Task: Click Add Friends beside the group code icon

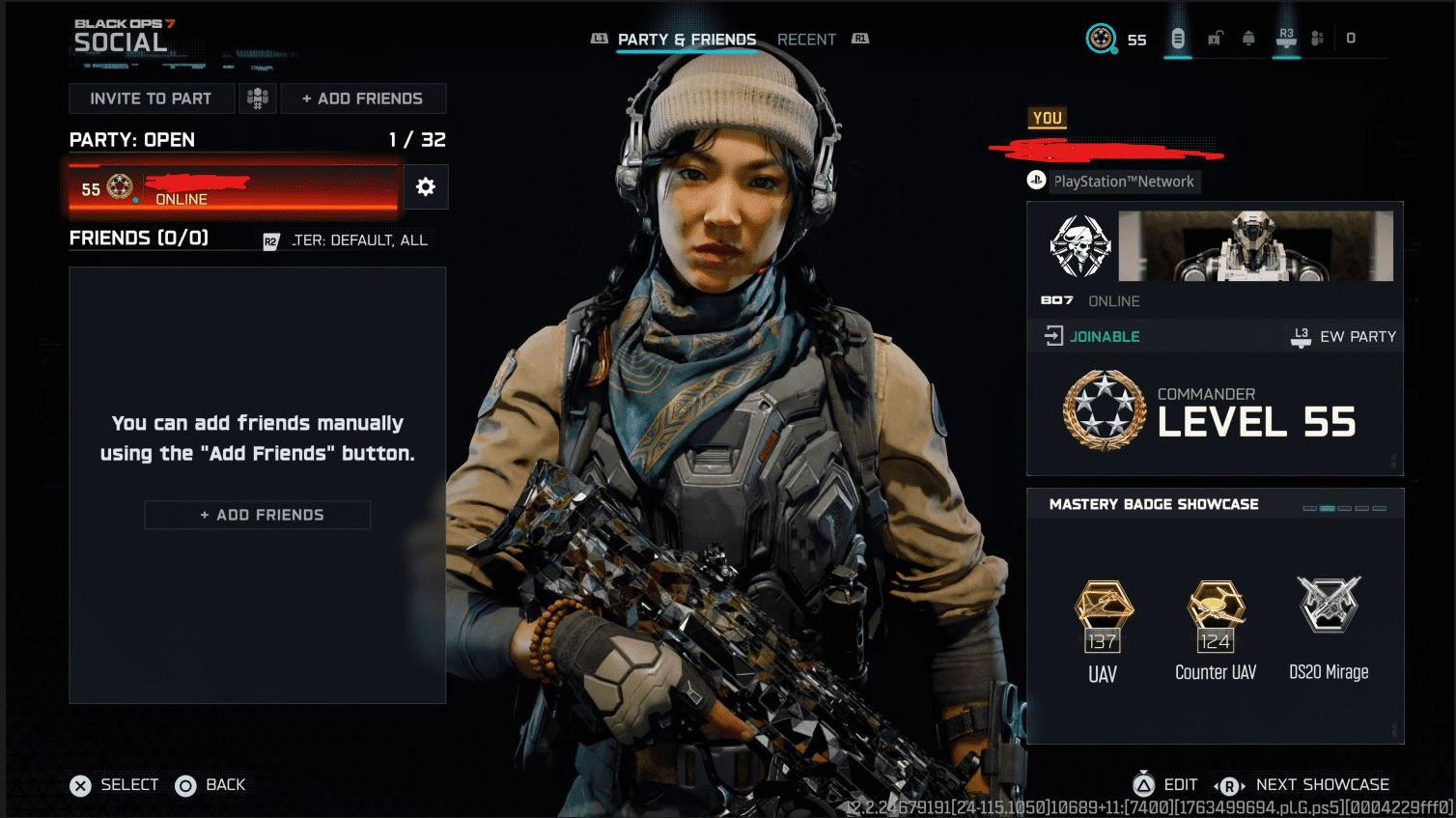Action: (x=363, y=99)
